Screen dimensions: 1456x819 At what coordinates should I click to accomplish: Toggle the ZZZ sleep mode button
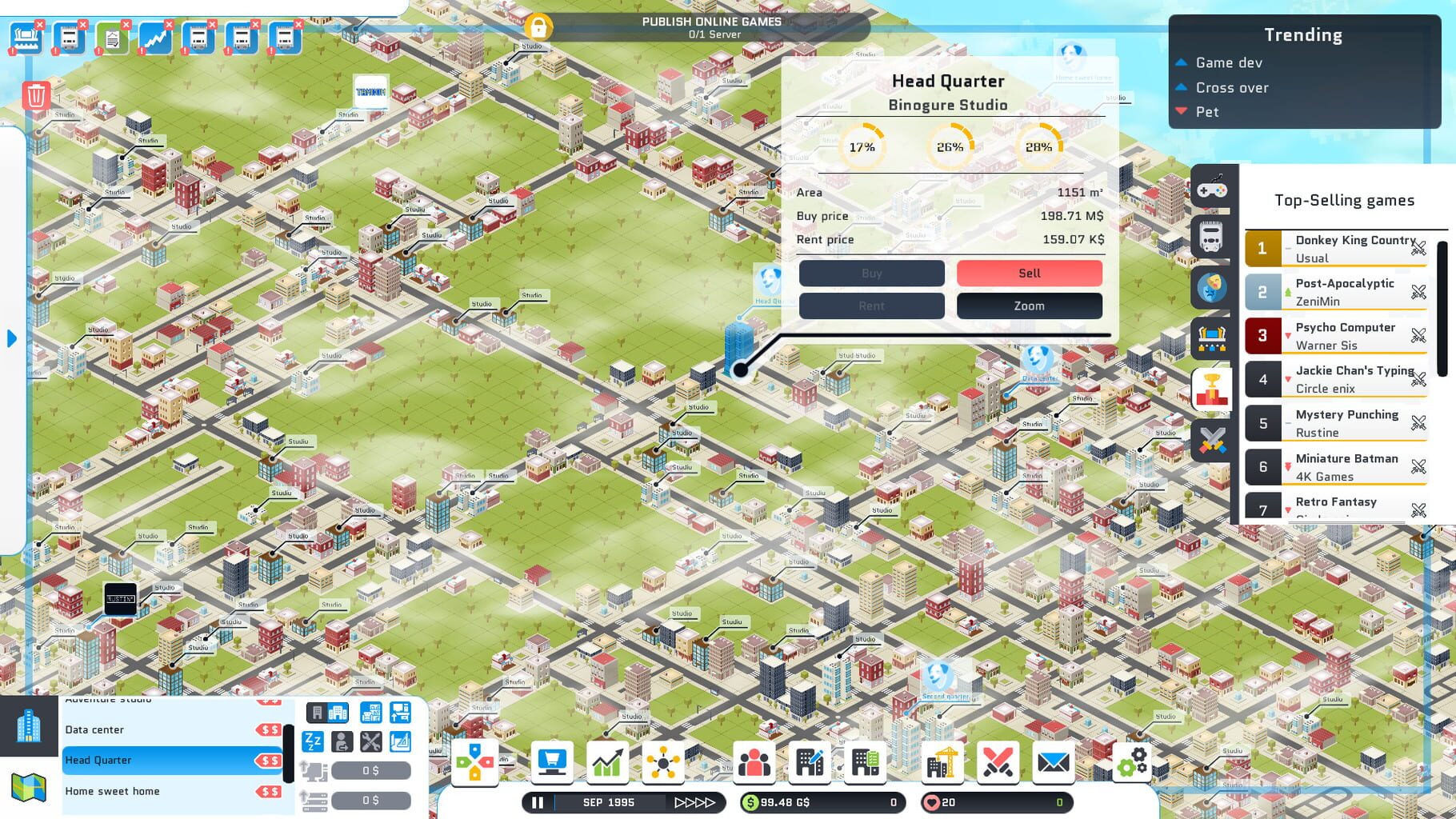[312, 741]
